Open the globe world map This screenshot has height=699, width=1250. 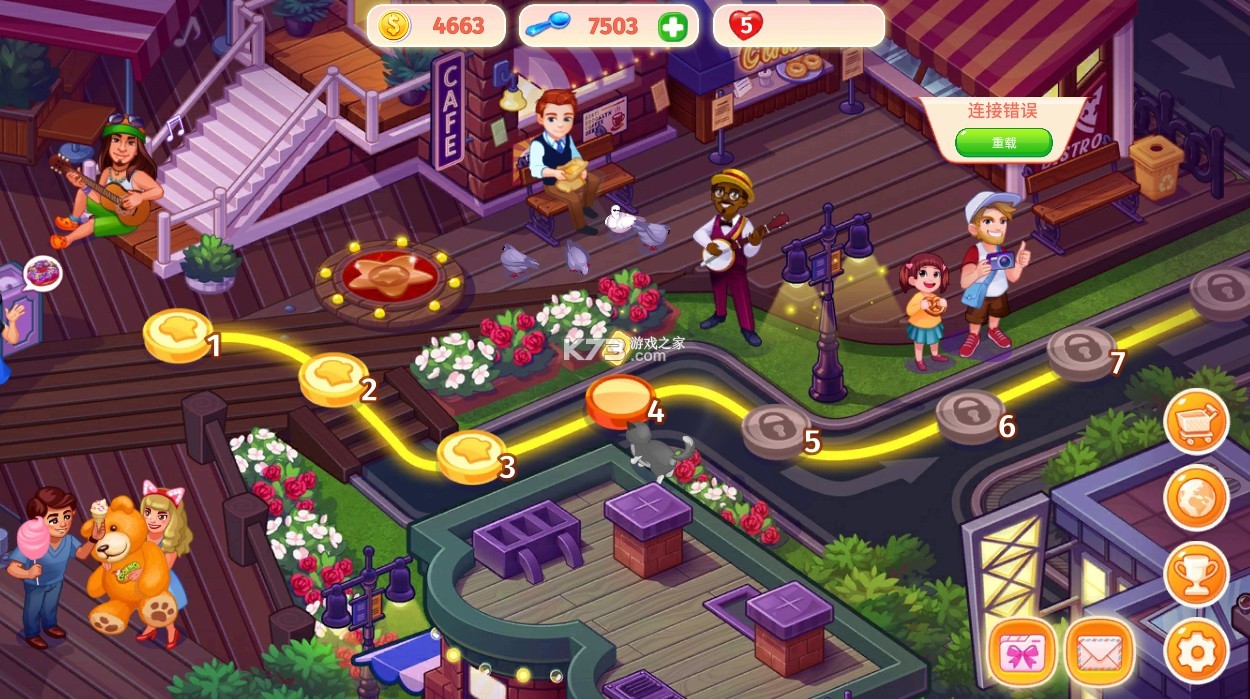(x=1196, y=497)
